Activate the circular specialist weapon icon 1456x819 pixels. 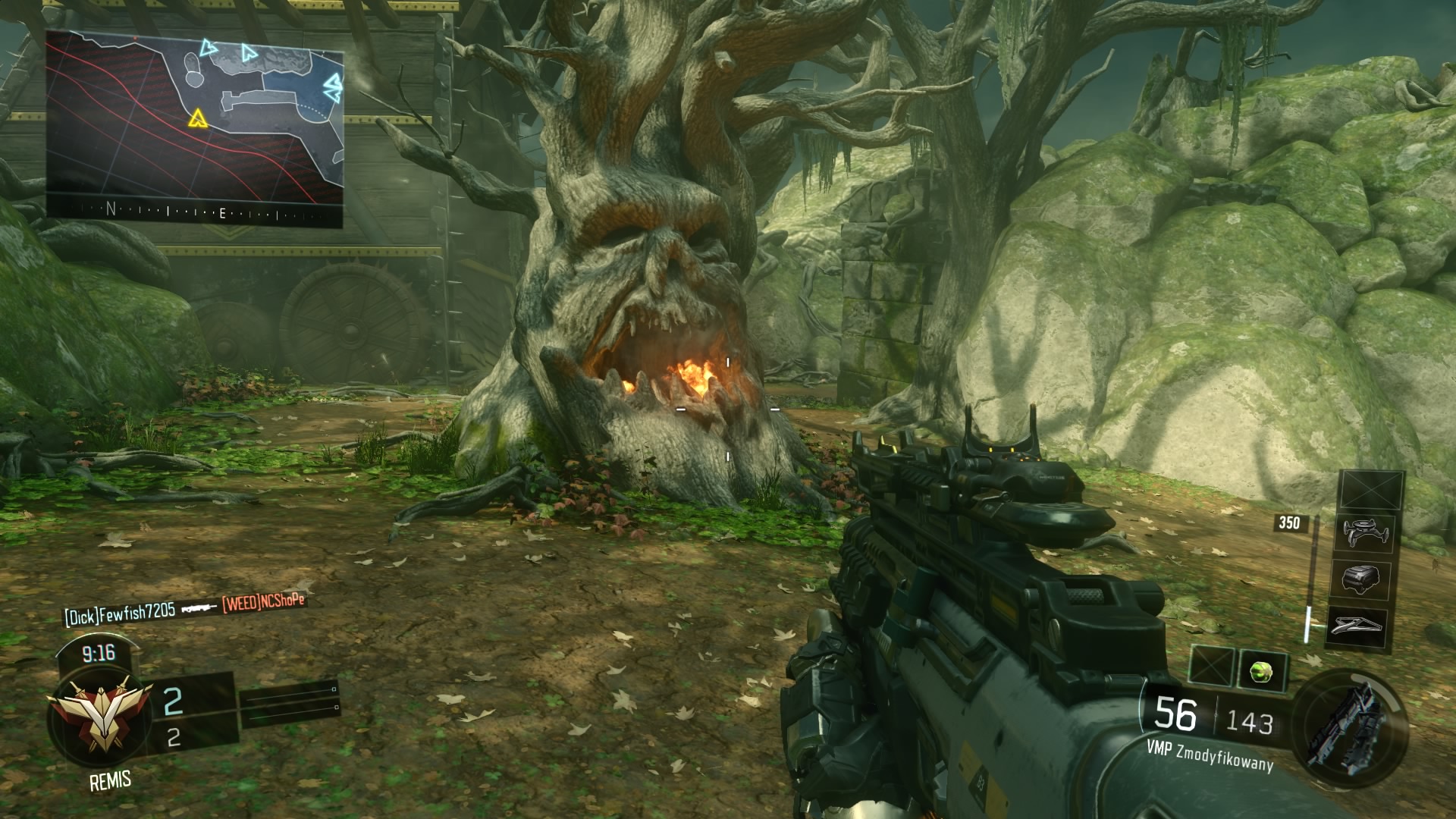[x=1349, y=723]
